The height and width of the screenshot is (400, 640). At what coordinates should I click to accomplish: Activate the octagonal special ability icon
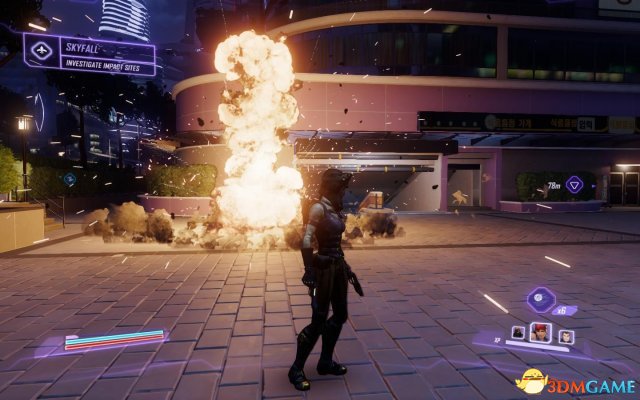pos(540,298)
